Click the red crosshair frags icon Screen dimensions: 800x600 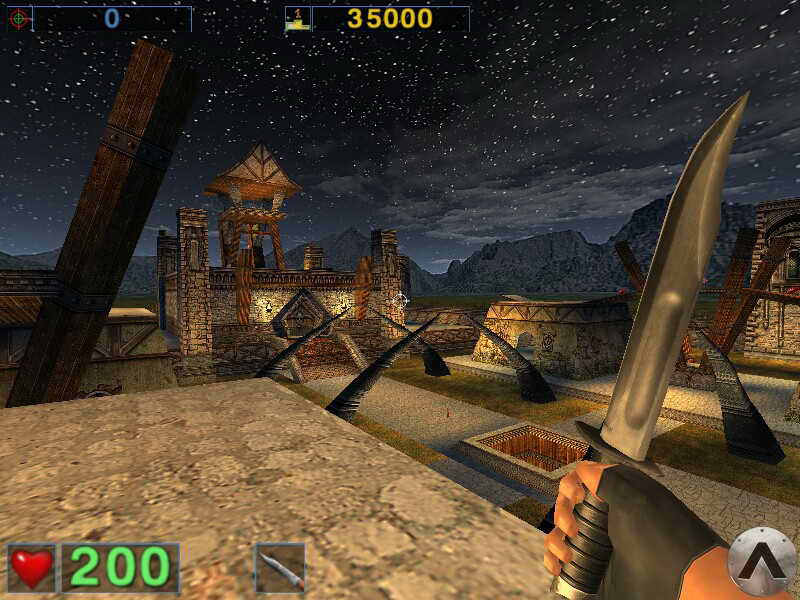(19, 18)
